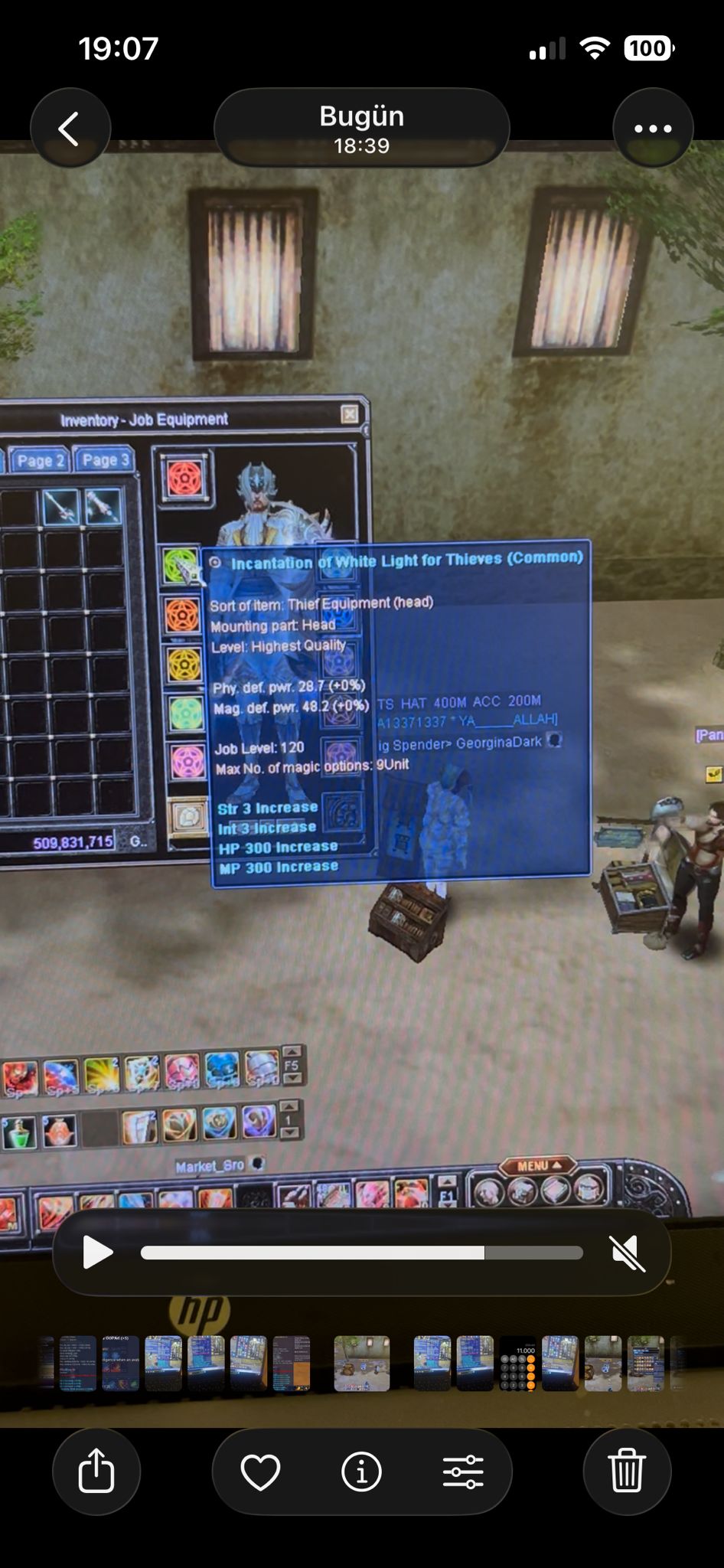Unmute the video sound
Screen dimensions: 724x1568
click(627, 1253)
